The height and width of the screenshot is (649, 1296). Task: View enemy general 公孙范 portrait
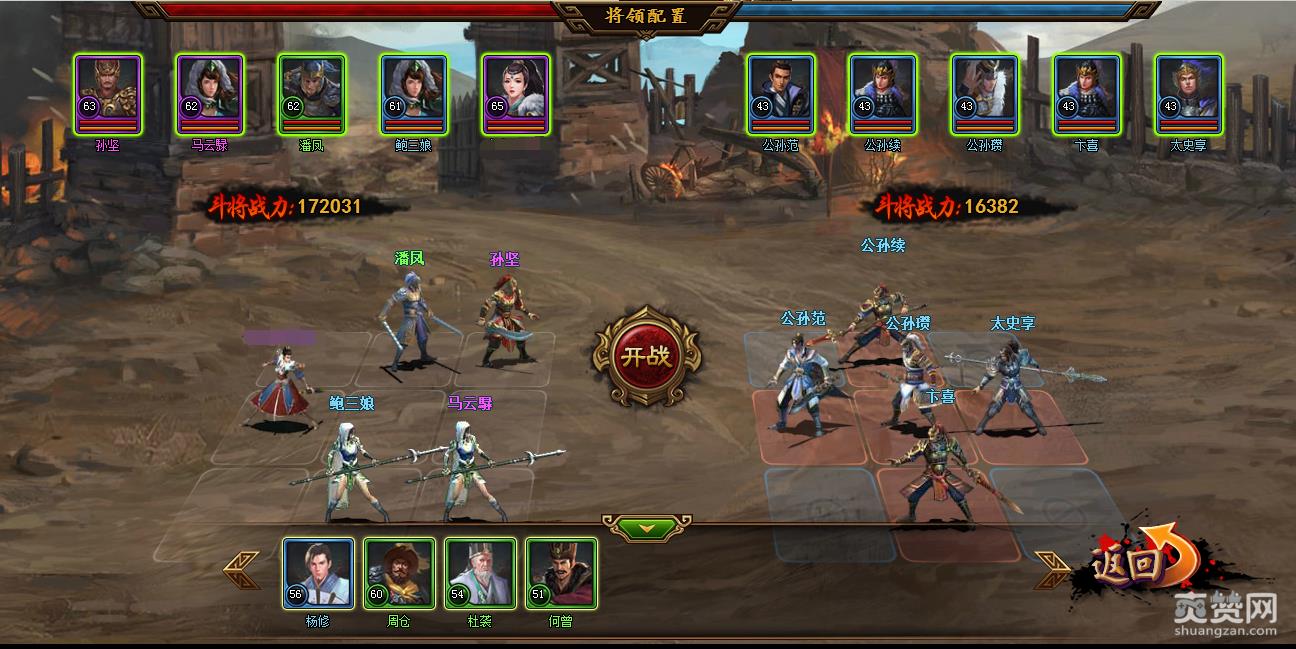click(781, 93)
